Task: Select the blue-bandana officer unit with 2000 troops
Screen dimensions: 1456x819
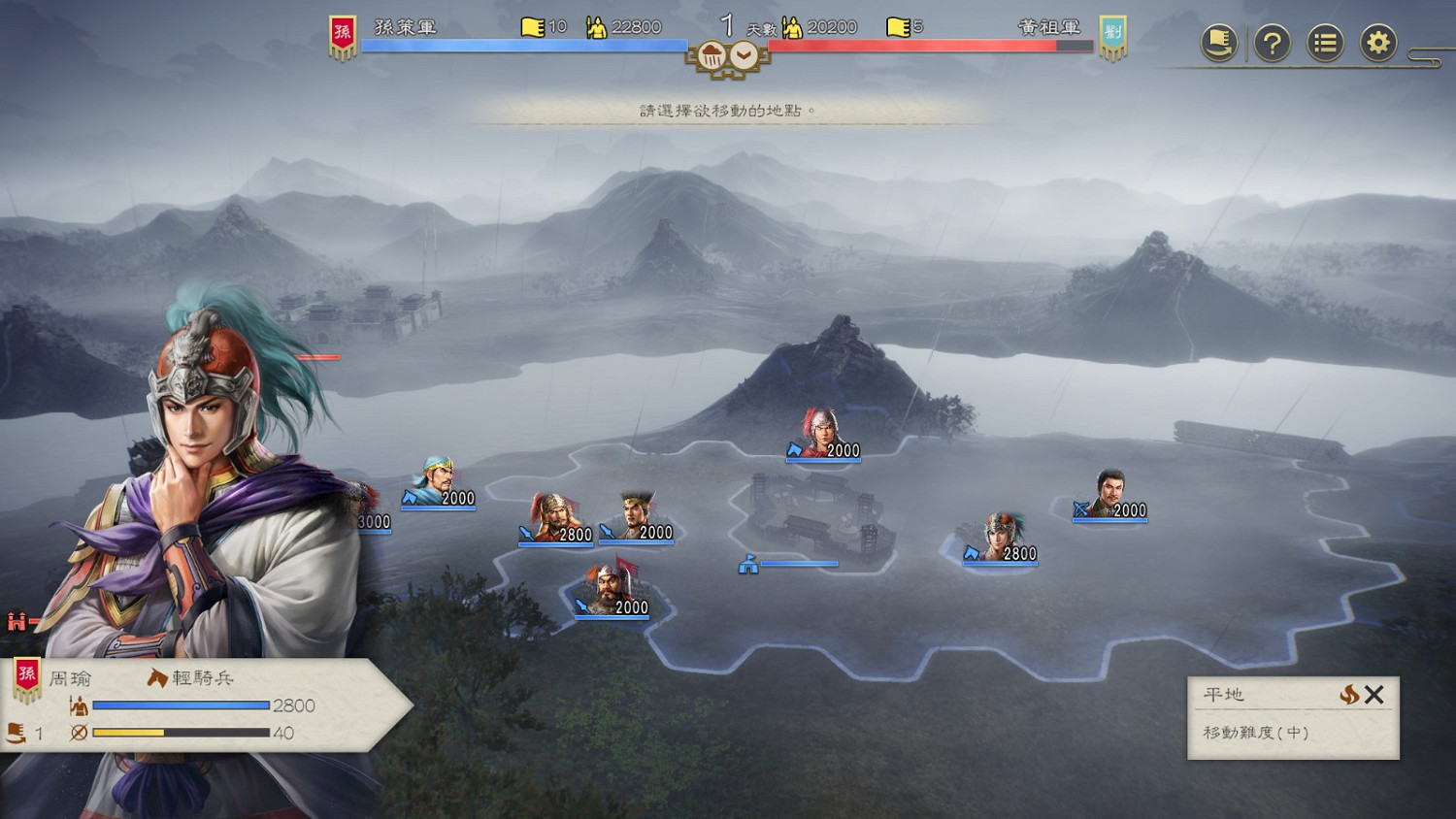Action: click(x=439, y=483)
